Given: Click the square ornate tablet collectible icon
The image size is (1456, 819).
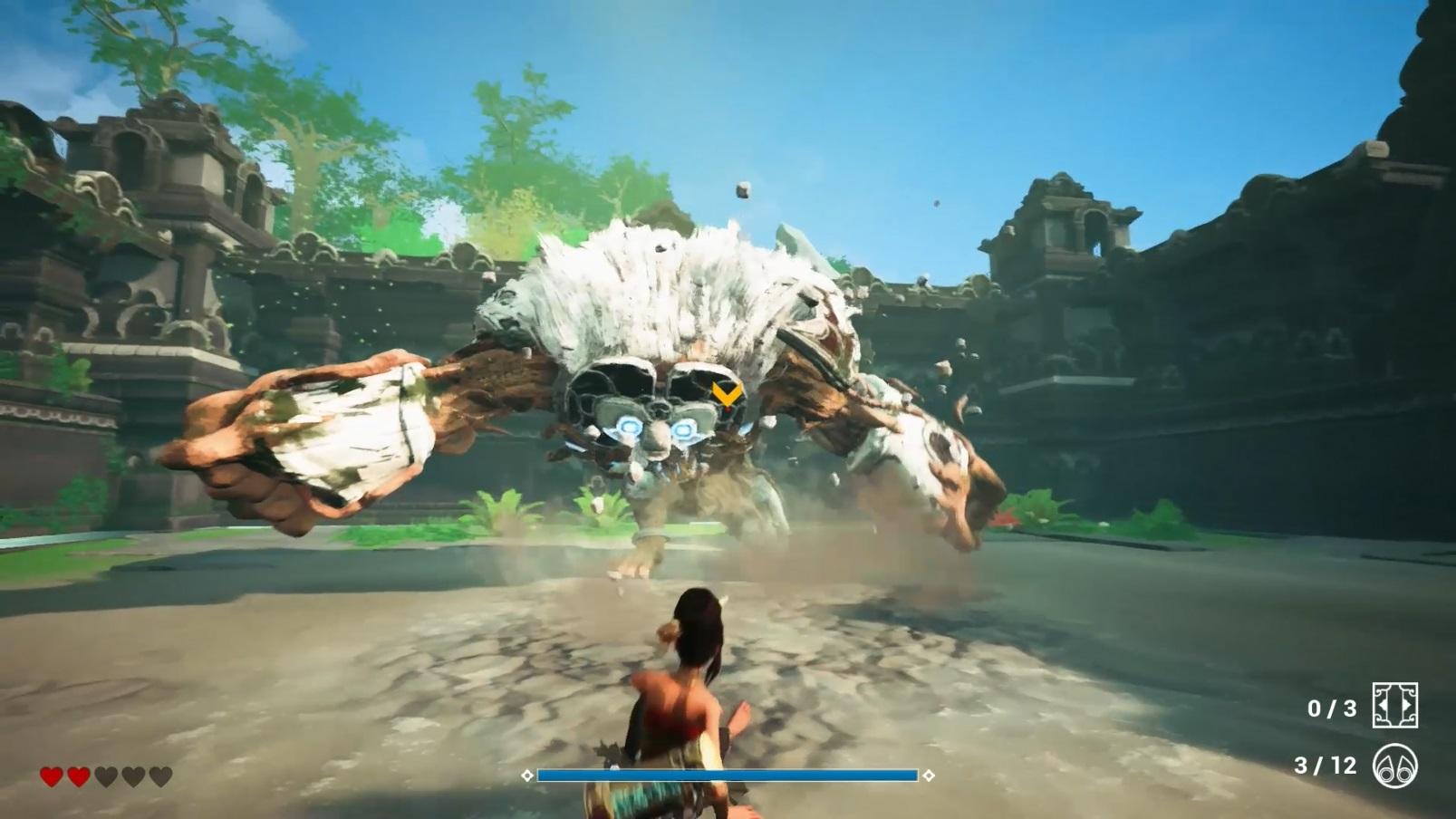Looking at the screenshot, I should (x=1395, y=706).
